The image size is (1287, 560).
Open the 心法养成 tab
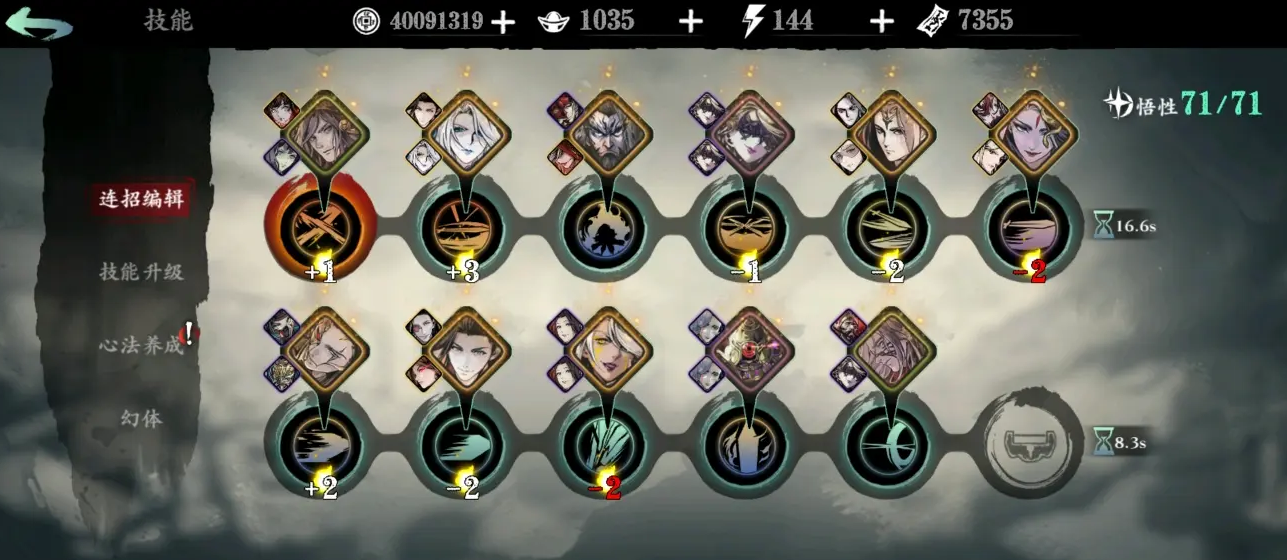pyautogui.click(x=142, y=345)
